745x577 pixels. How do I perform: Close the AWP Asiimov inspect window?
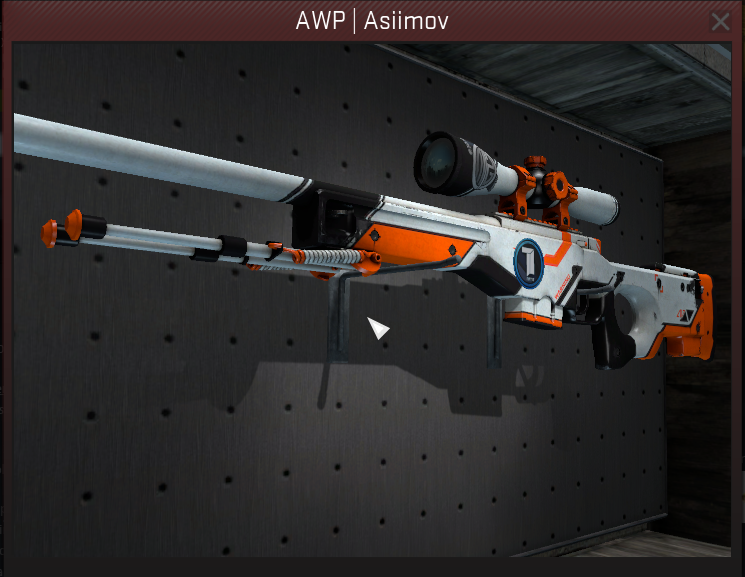[x=720, y=21]
